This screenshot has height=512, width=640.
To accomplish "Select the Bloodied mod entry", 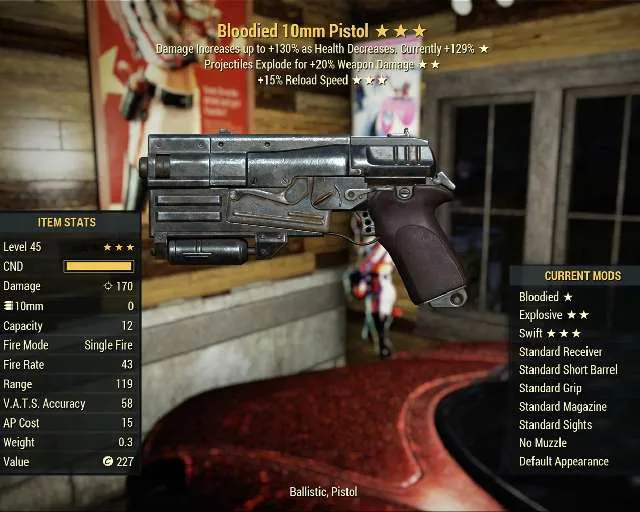I will [x=546, y=297].
